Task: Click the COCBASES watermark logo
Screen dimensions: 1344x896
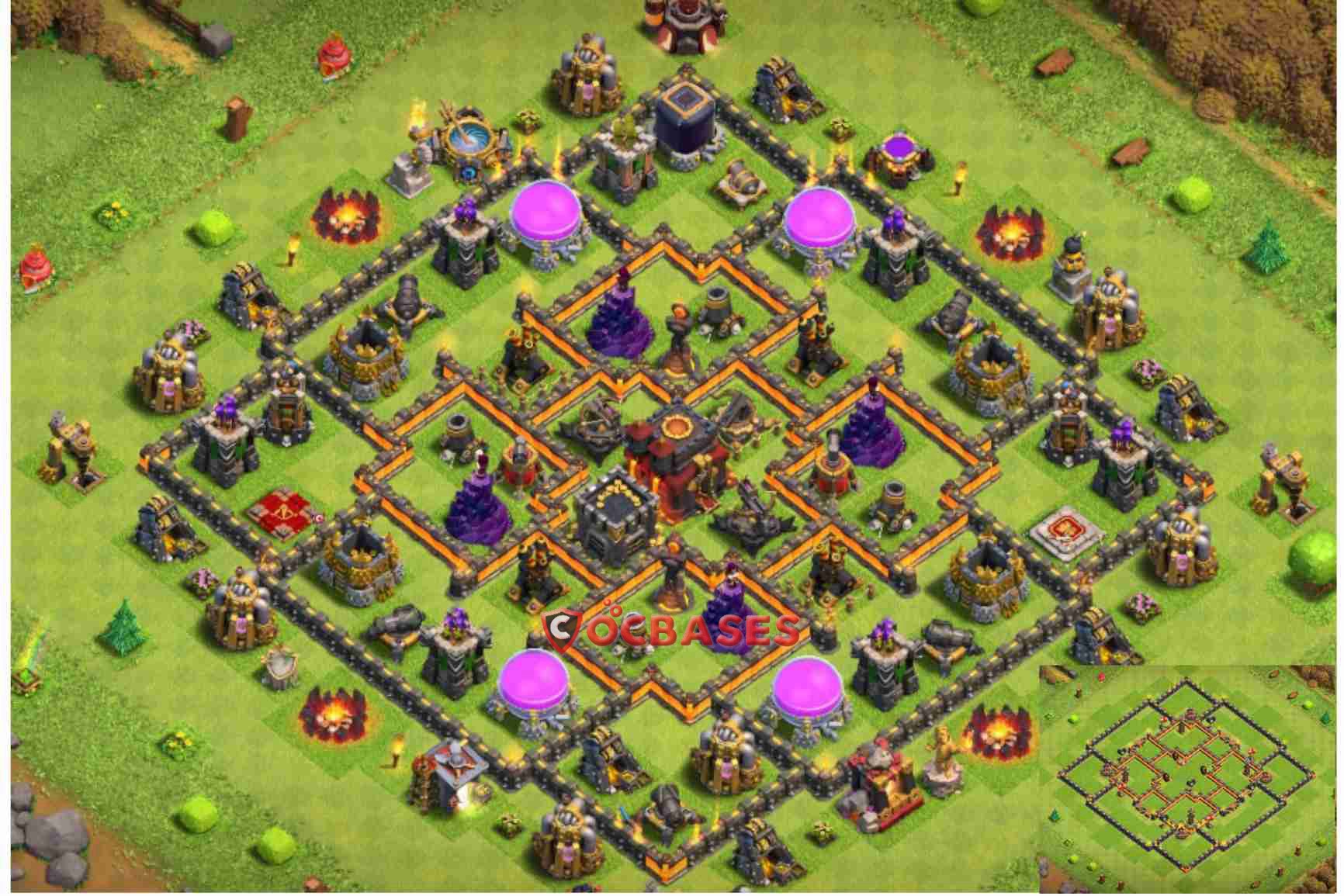Action: (671, 628)
